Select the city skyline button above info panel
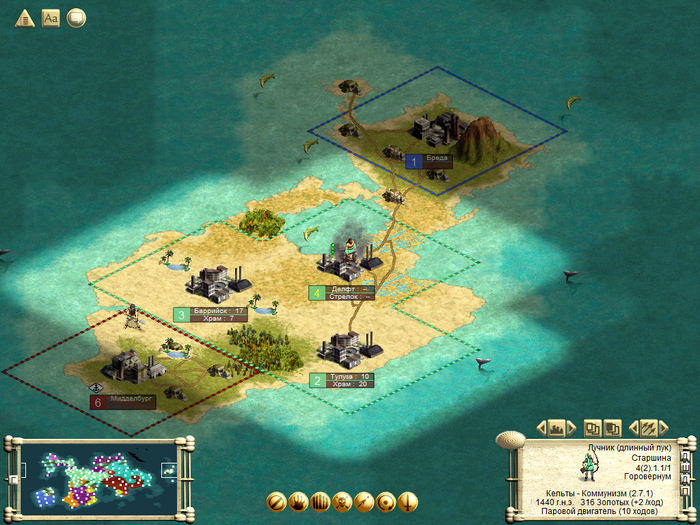This screenshot has height=525, width=700. [557, 428]
